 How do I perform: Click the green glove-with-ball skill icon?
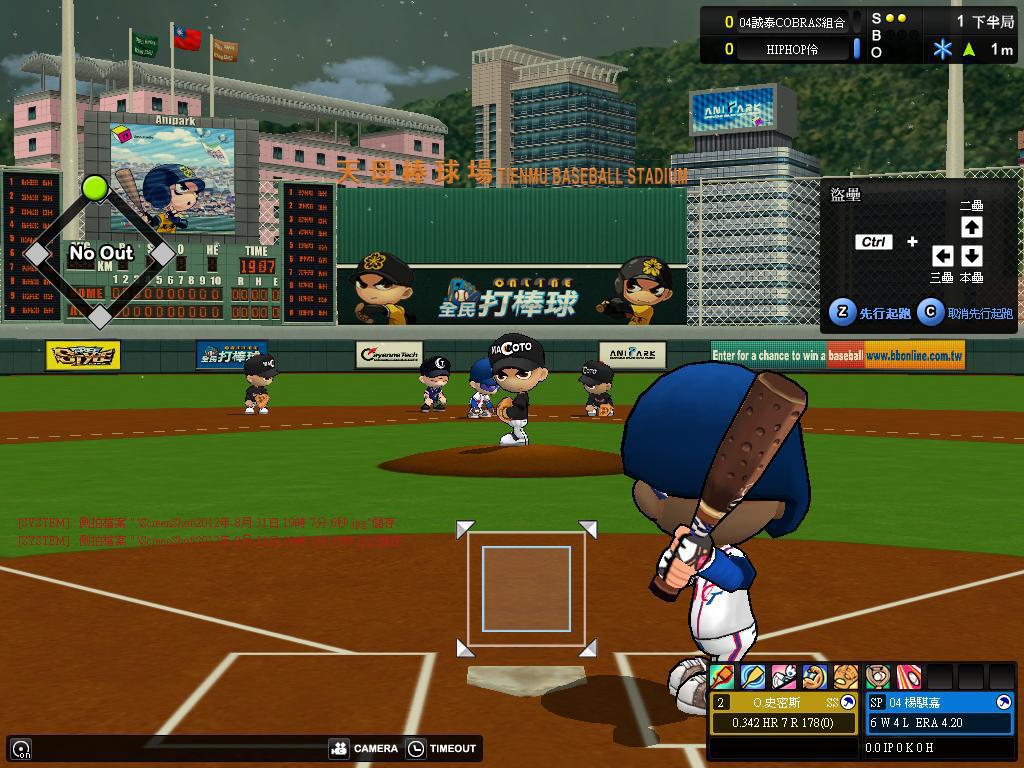tap(877, 677)
